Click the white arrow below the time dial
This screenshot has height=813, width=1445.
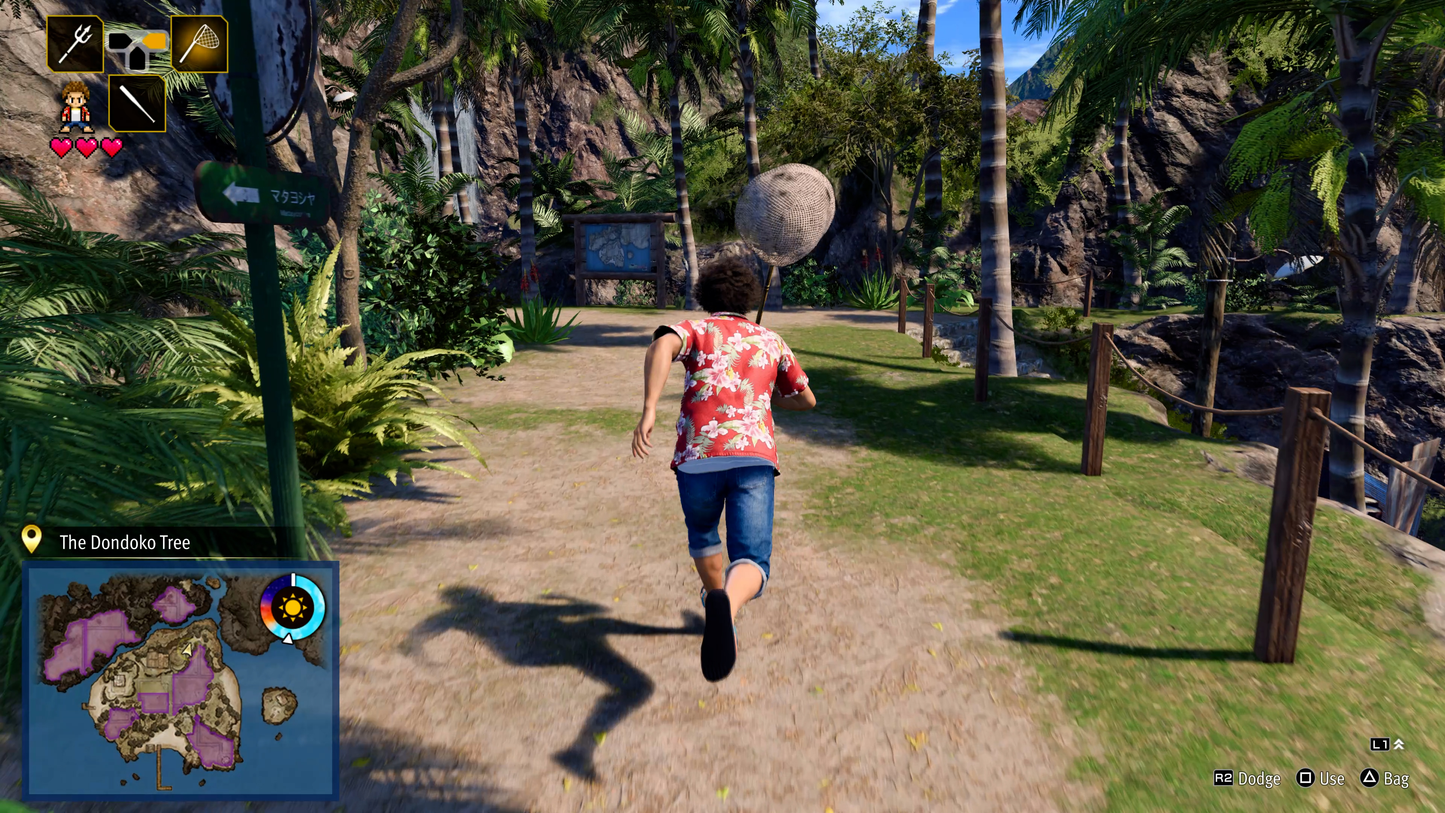click(288, 640)
